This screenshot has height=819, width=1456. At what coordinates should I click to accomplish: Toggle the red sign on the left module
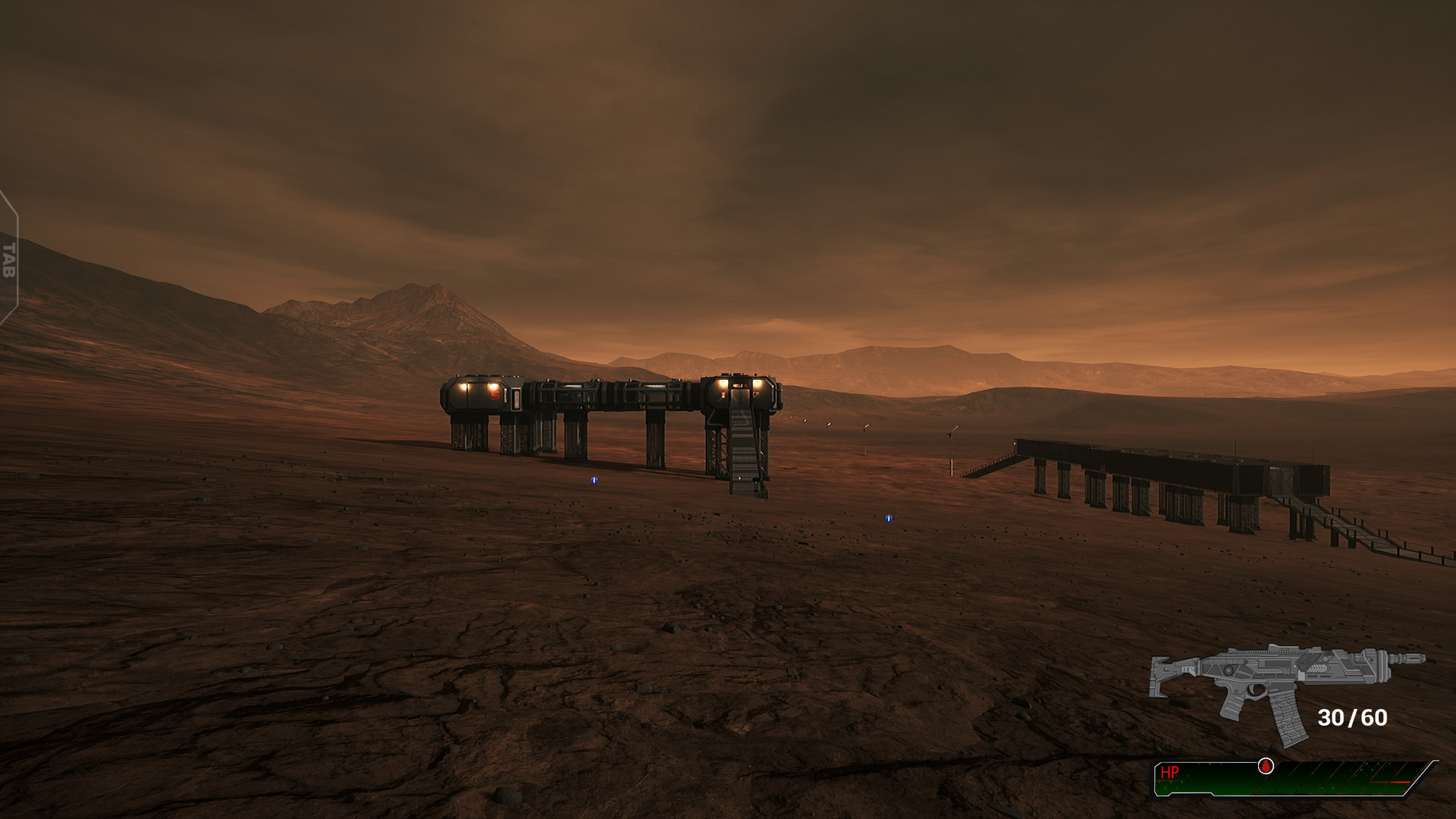(496, 394)
